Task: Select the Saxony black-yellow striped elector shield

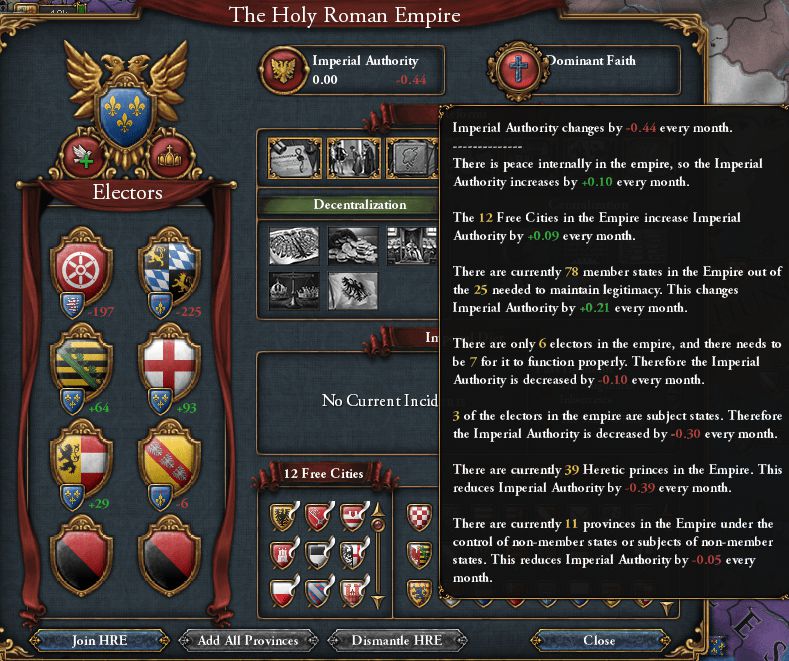Action: [x=81, y=359]
